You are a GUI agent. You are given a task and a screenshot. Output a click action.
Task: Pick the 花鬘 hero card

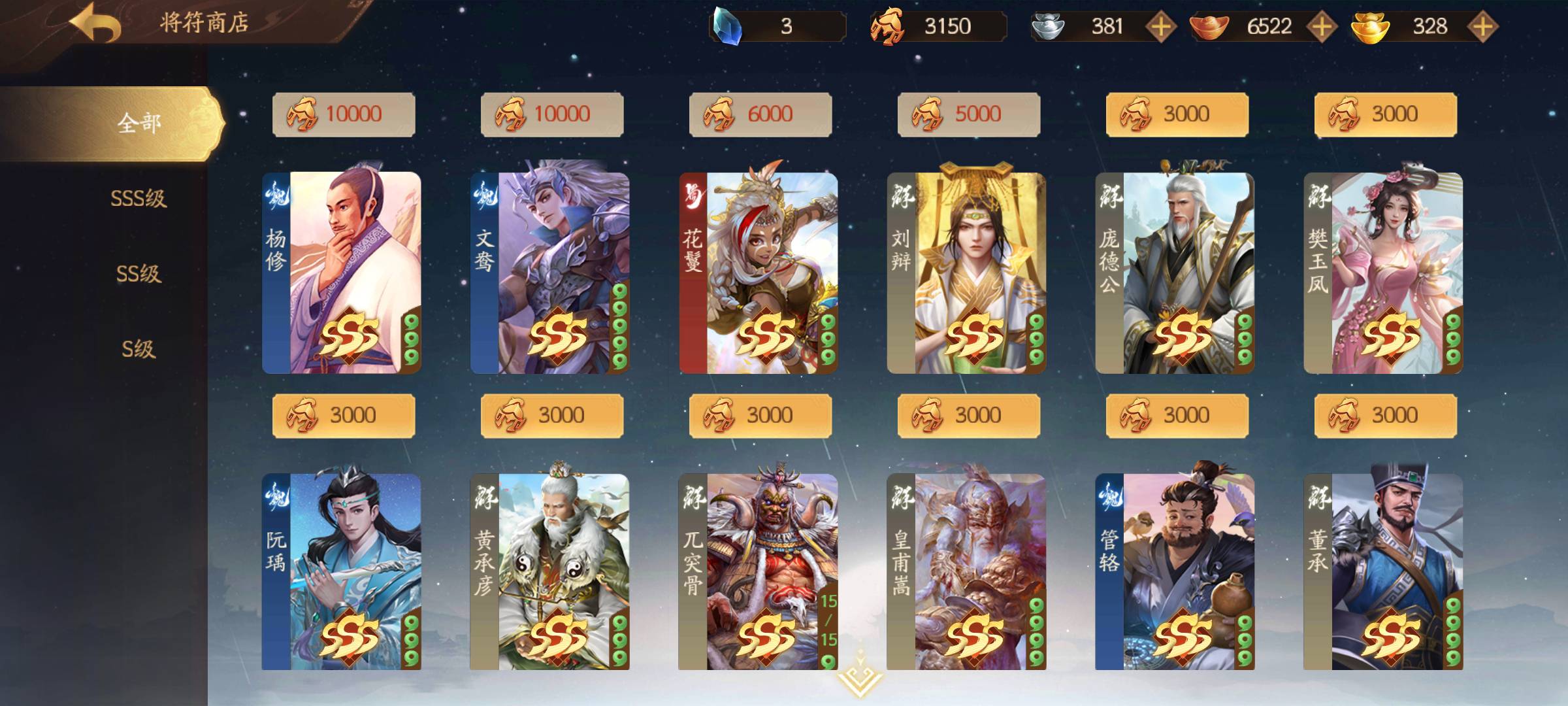tap(759, 273)
